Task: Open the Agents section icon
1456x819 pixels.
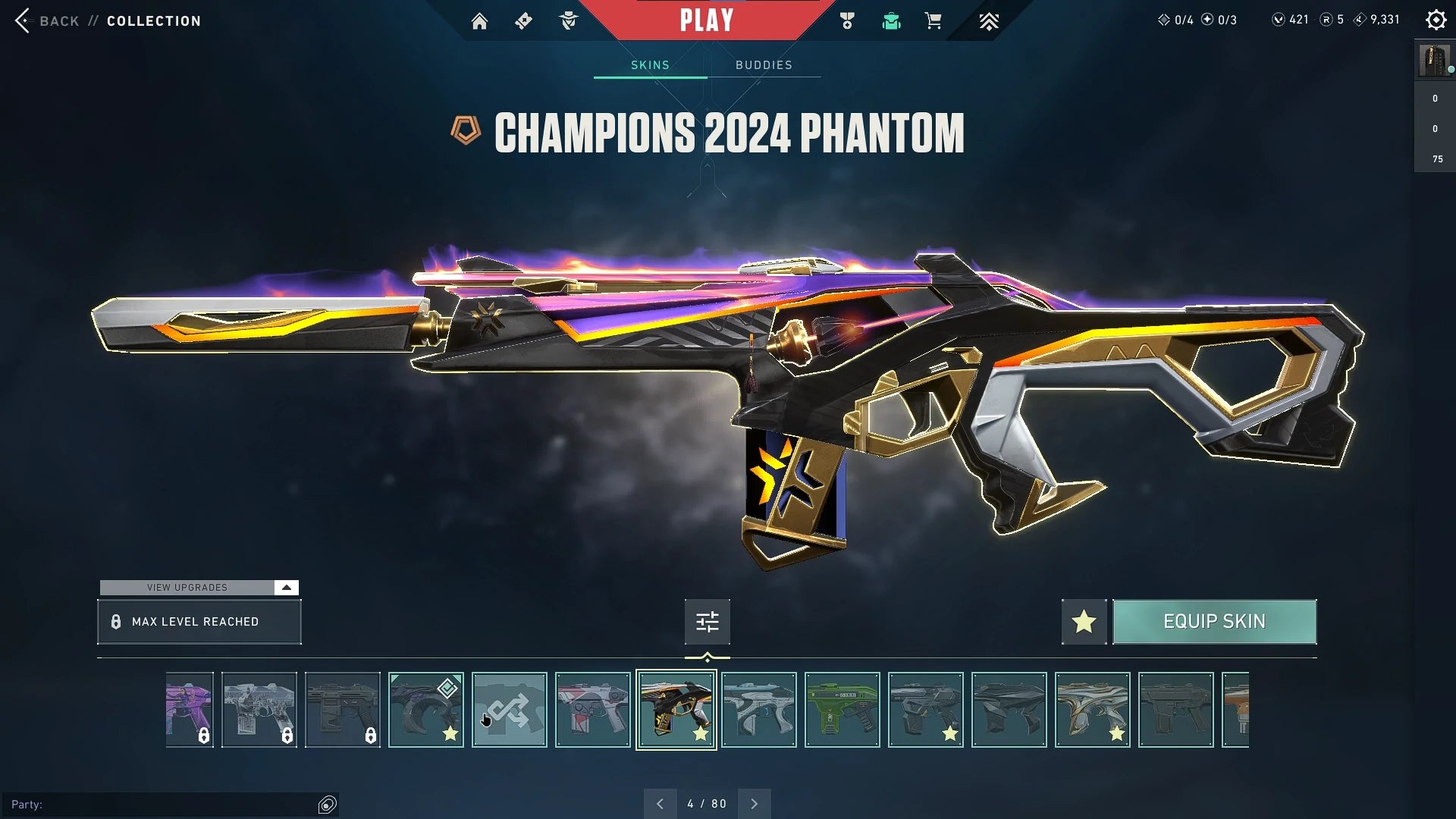Action: [568, 20]
